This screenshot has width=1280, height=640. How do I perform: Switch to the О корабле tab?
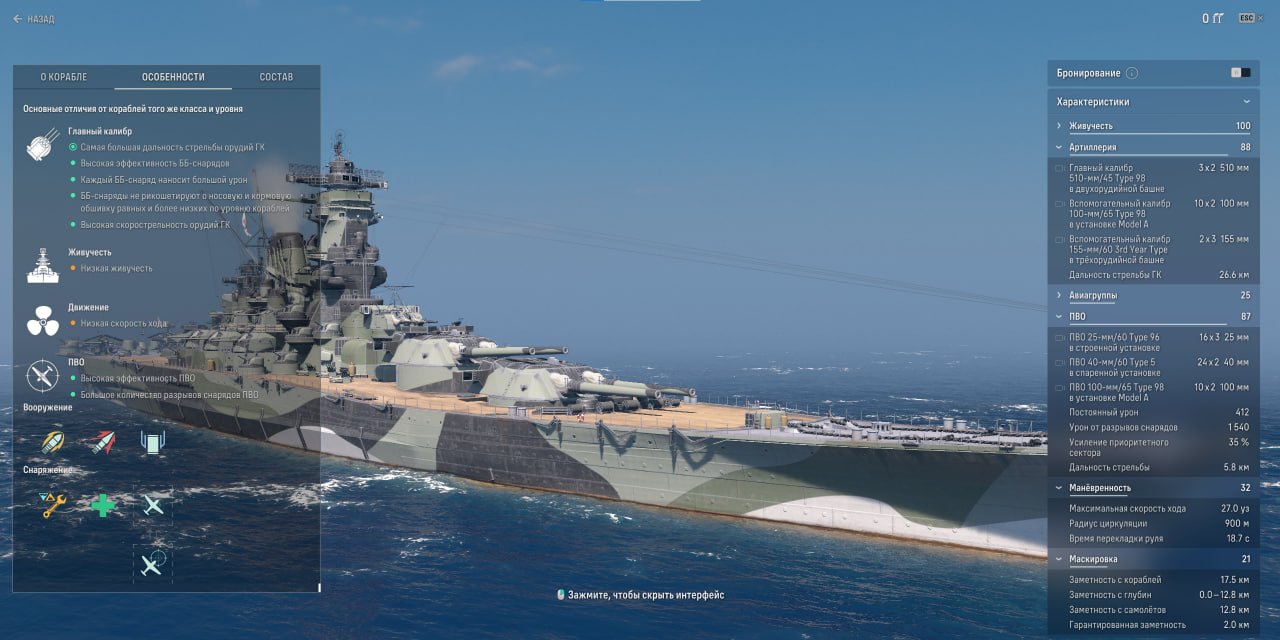64,77
